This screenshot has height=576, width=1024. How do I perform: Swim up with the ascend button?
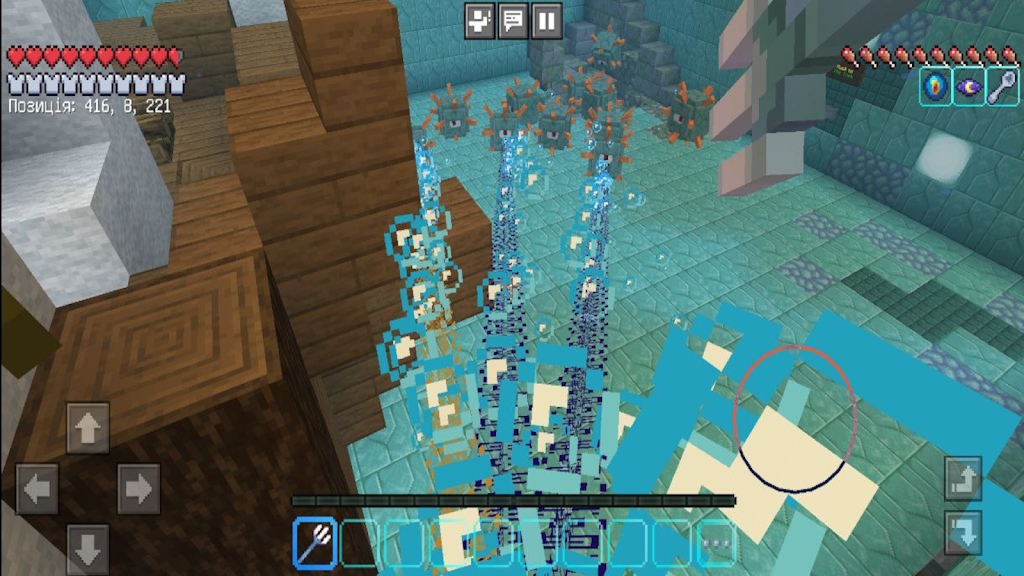coord(963,479)
